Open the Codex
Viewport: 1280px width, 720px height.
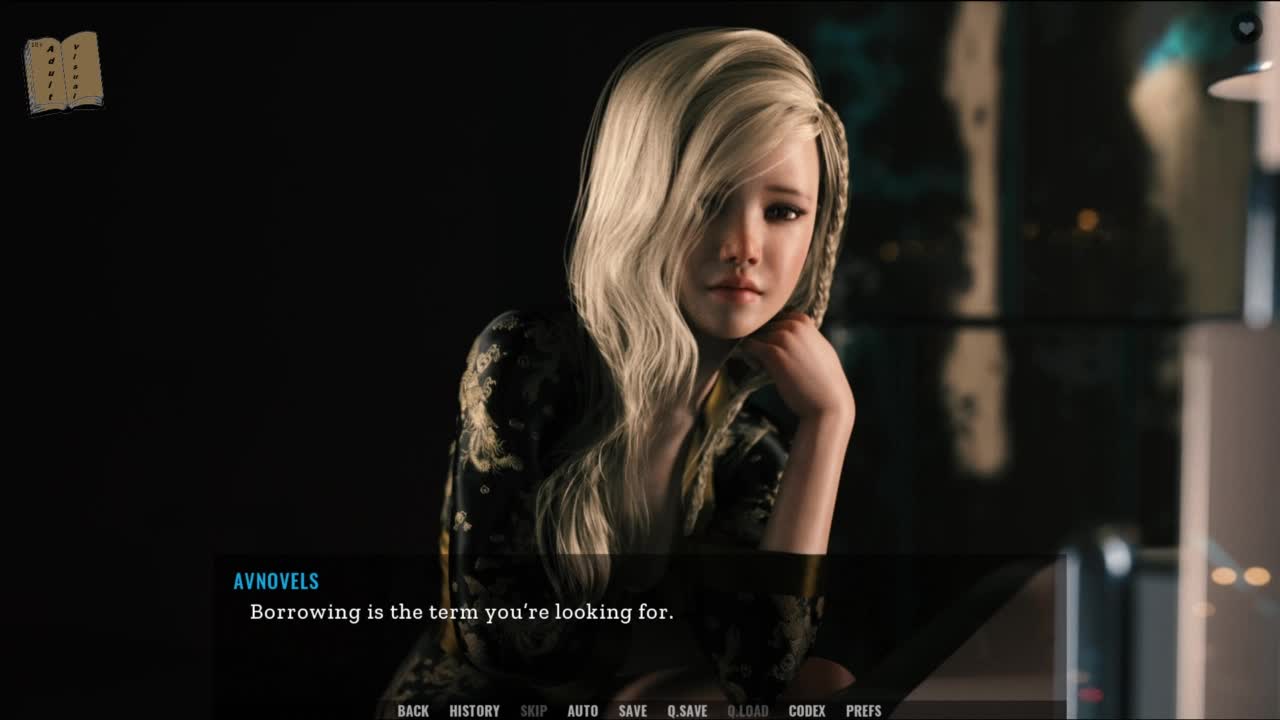[x=807, y=711]
